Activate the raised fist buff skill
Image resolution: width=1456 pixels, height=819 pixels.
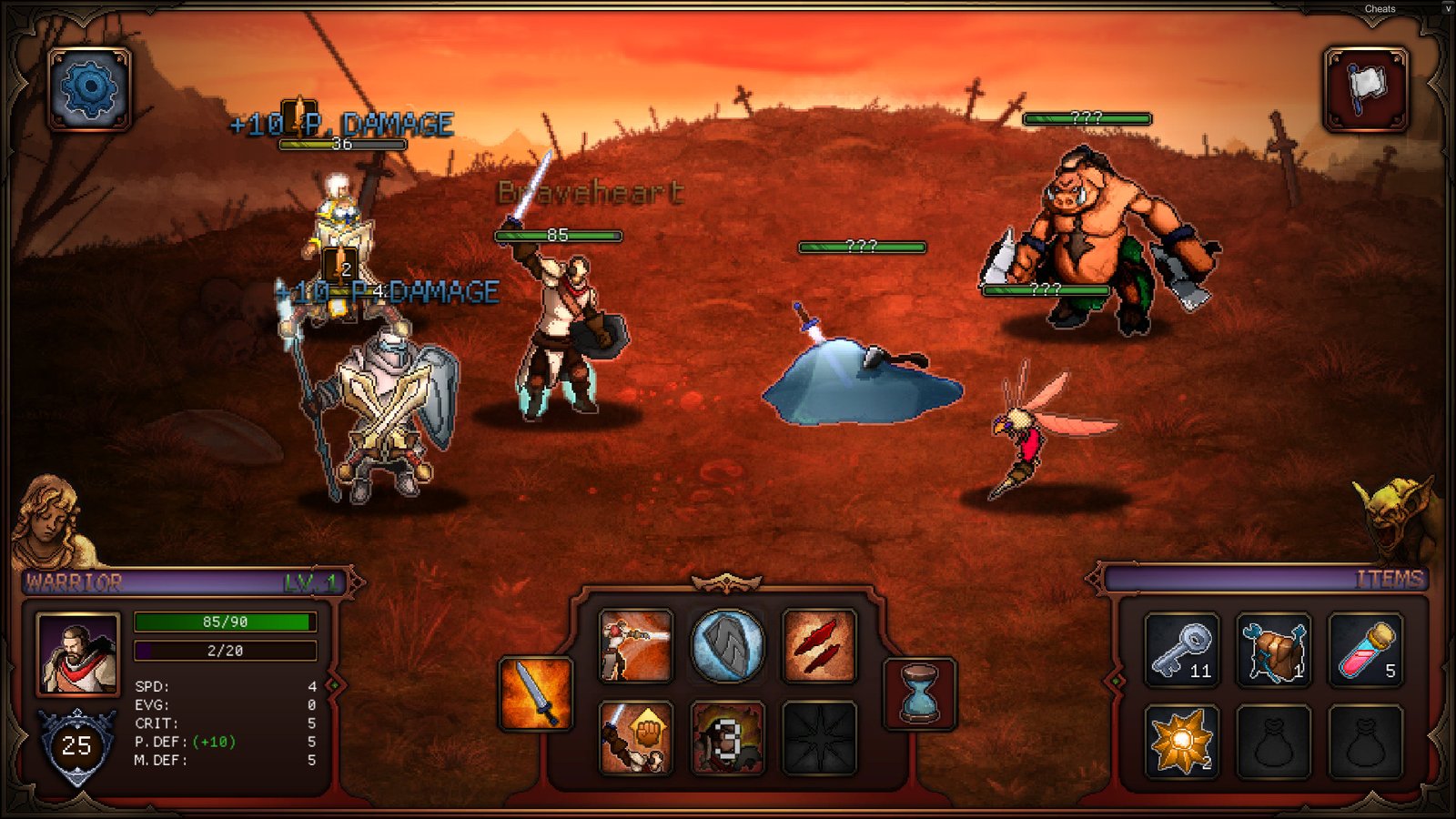point(636,736)
